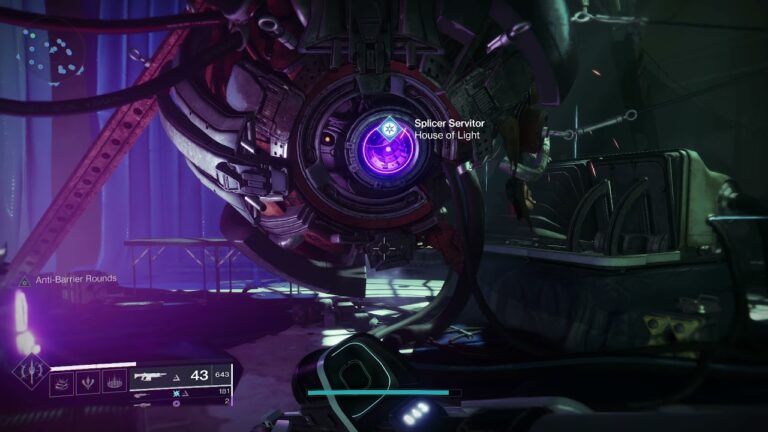Activate the grenade ability icon

(x=63, y=380)
